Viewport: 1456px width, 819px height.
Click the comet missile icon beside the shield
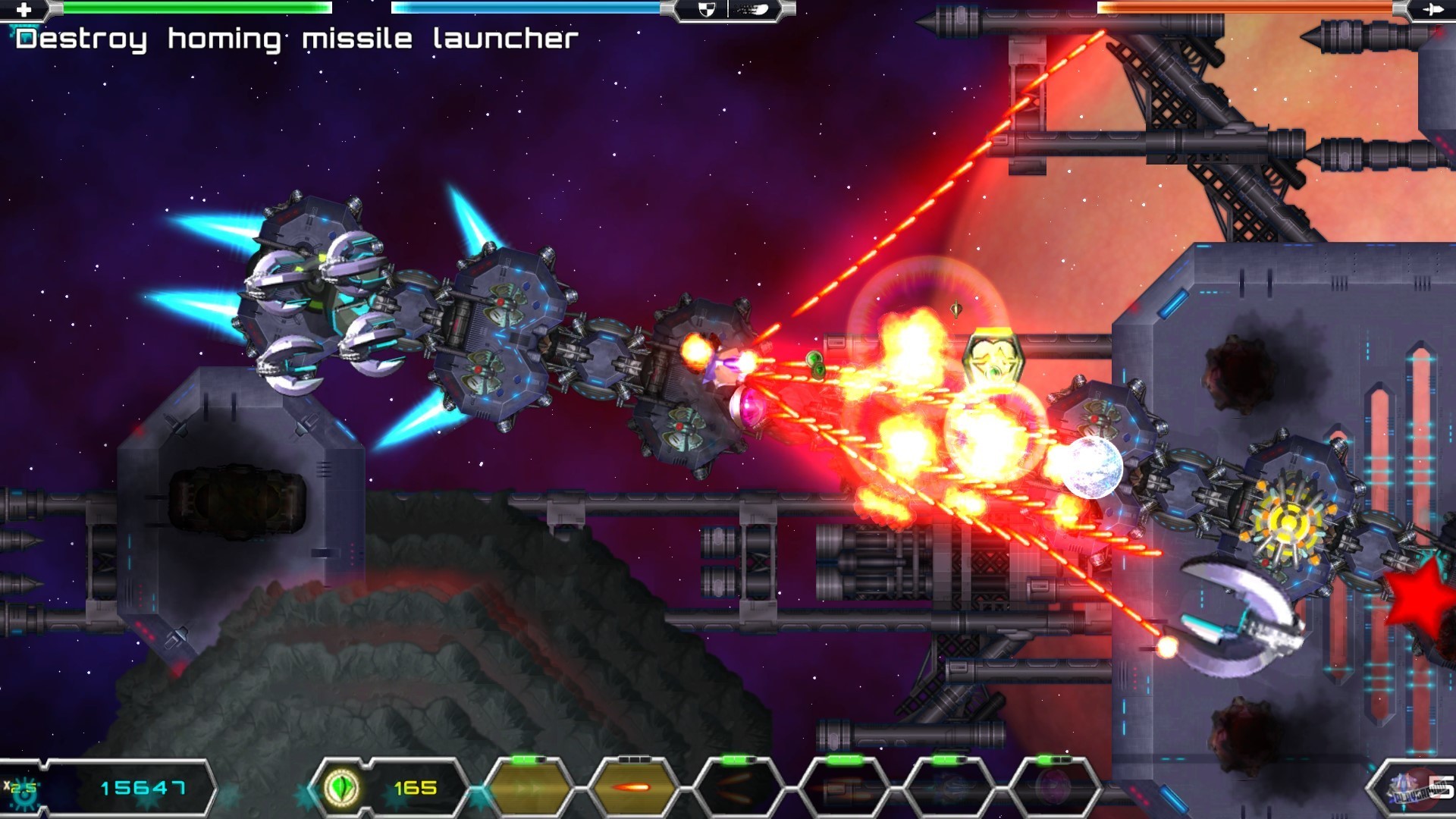(x=752, y=10)
